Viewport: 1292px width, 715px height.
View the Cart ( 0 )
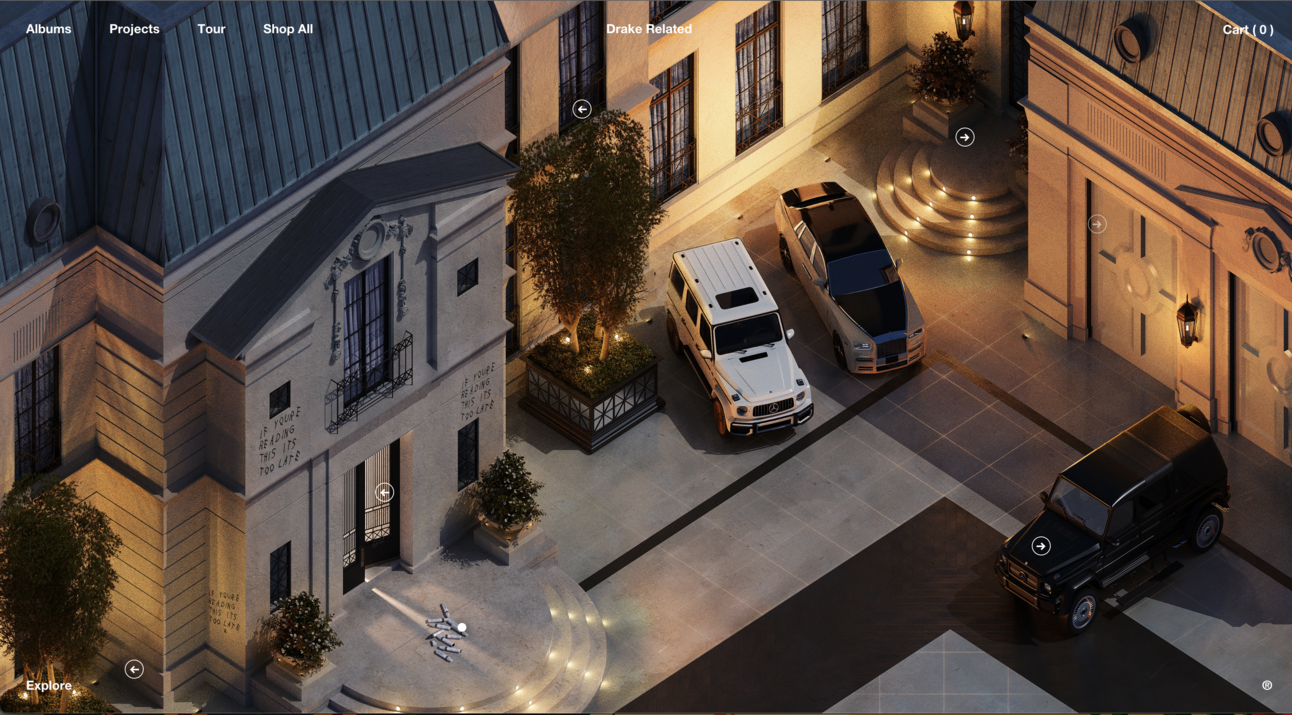click(1247, 30)
